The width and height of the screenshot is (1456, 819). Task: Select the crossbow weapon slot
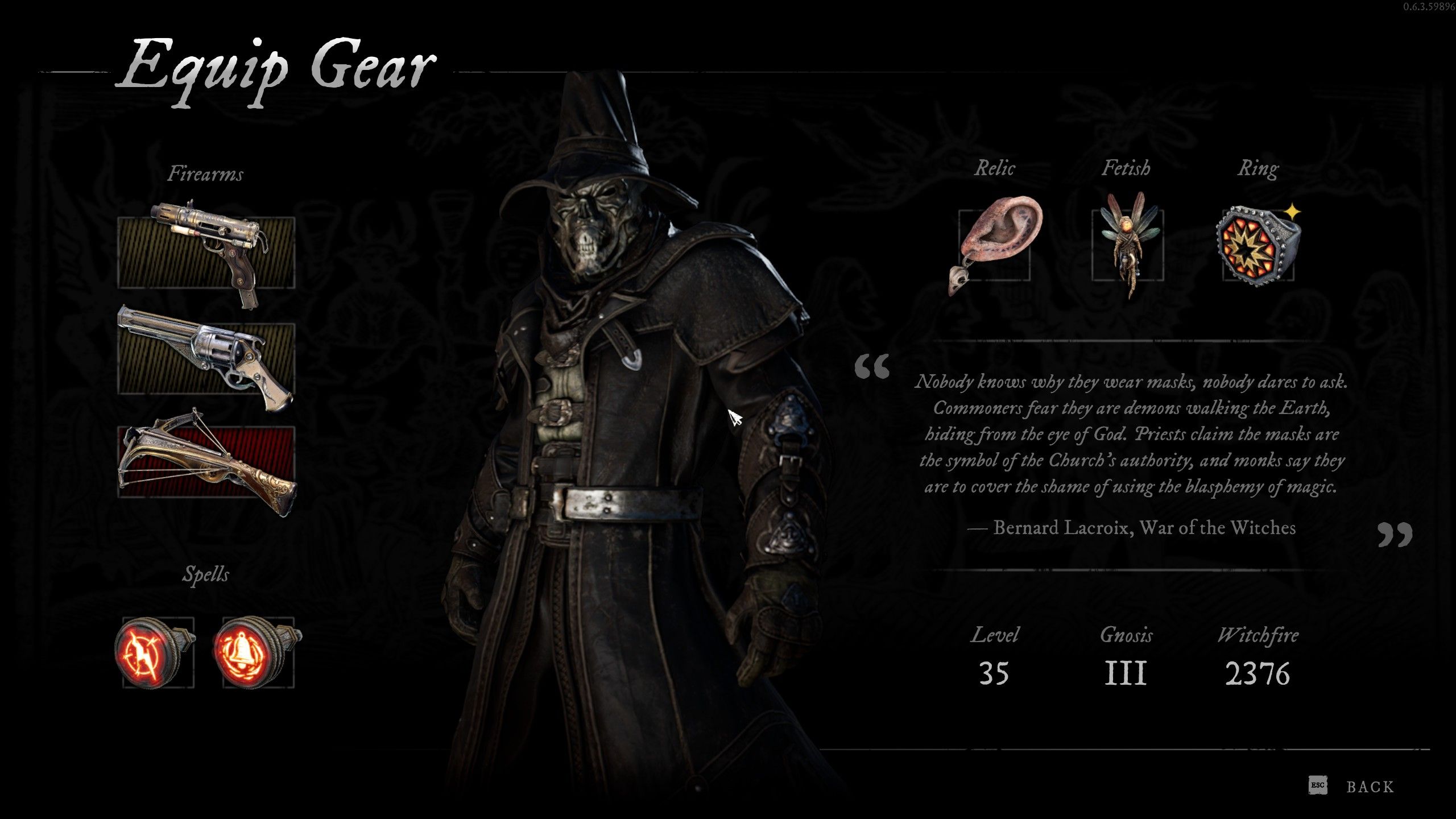[206, 462]
